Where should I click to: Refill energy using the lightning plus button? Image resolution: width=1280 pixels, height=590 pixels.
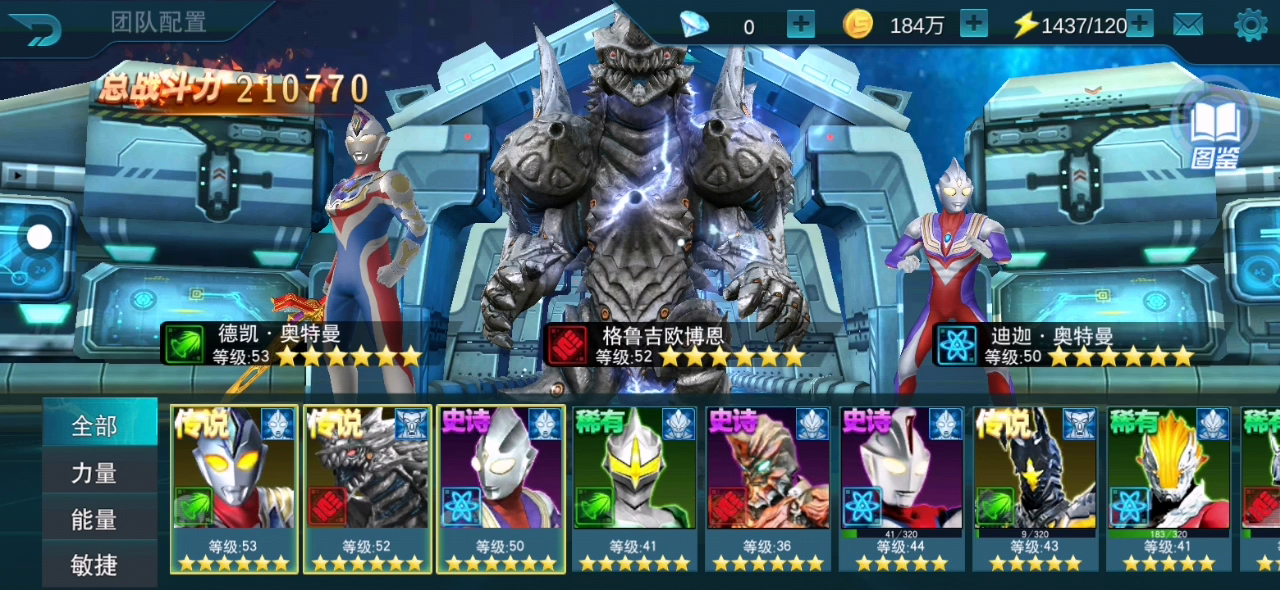point(1140,24)
